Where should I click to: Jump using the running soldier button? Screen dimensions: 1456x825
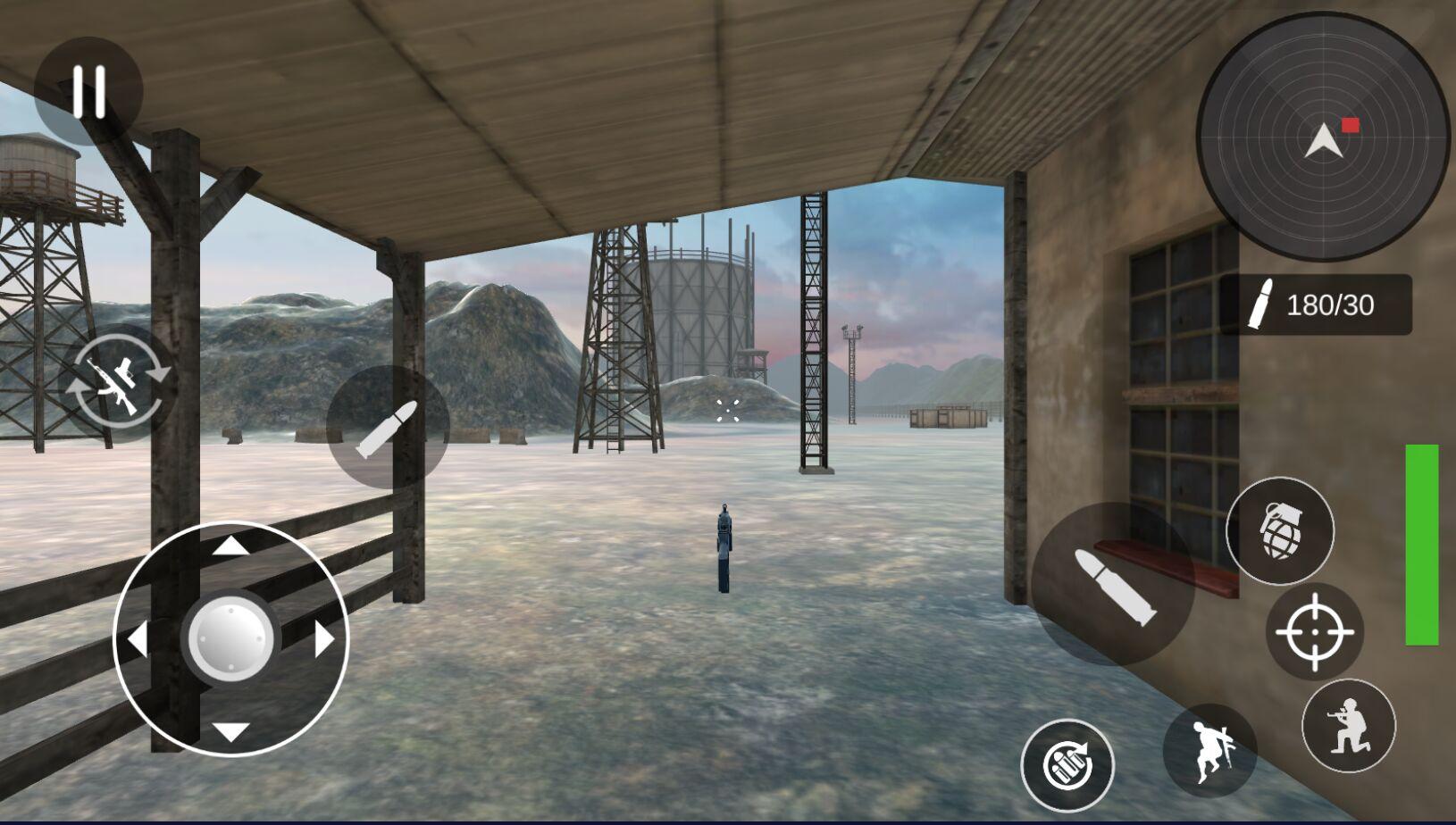1209,748
